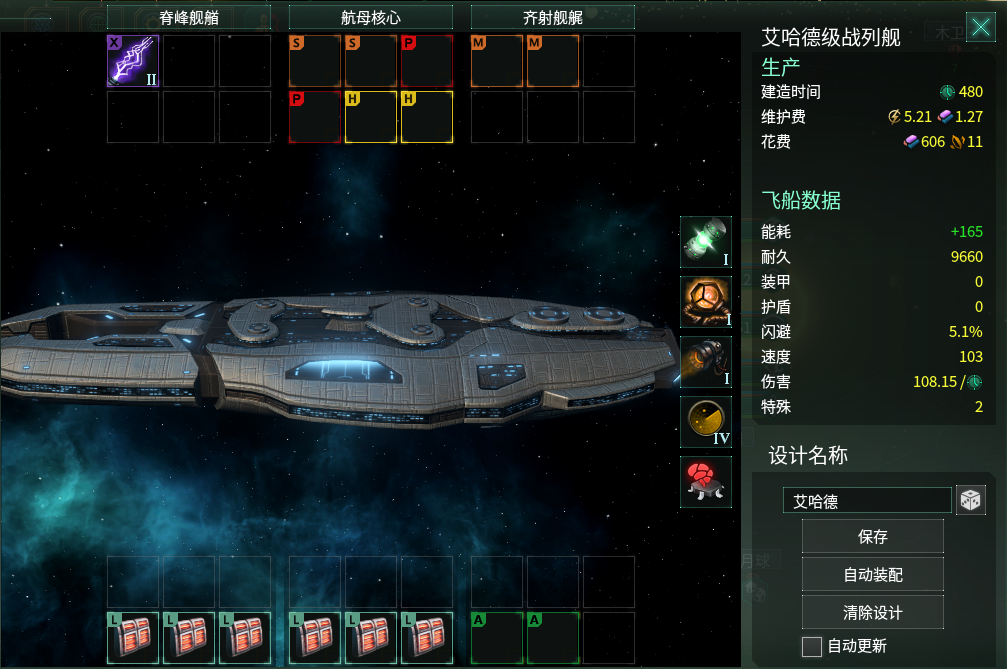This screenshot has width=1007, height=669.
Task: Open the 航母核心 core section selector
Action: point(371,17)
